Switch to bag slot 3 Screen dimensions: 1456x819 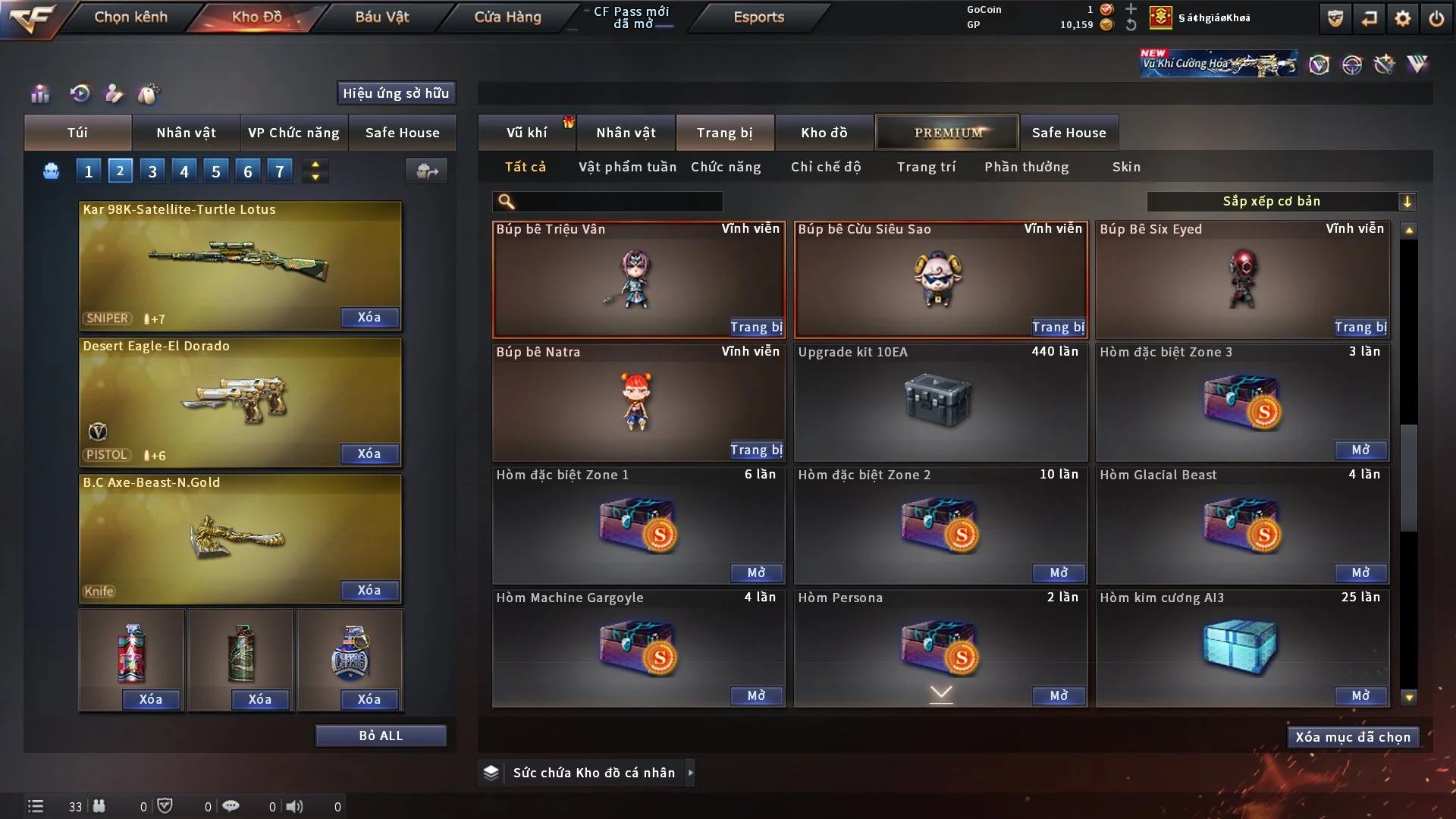point(152,171)
